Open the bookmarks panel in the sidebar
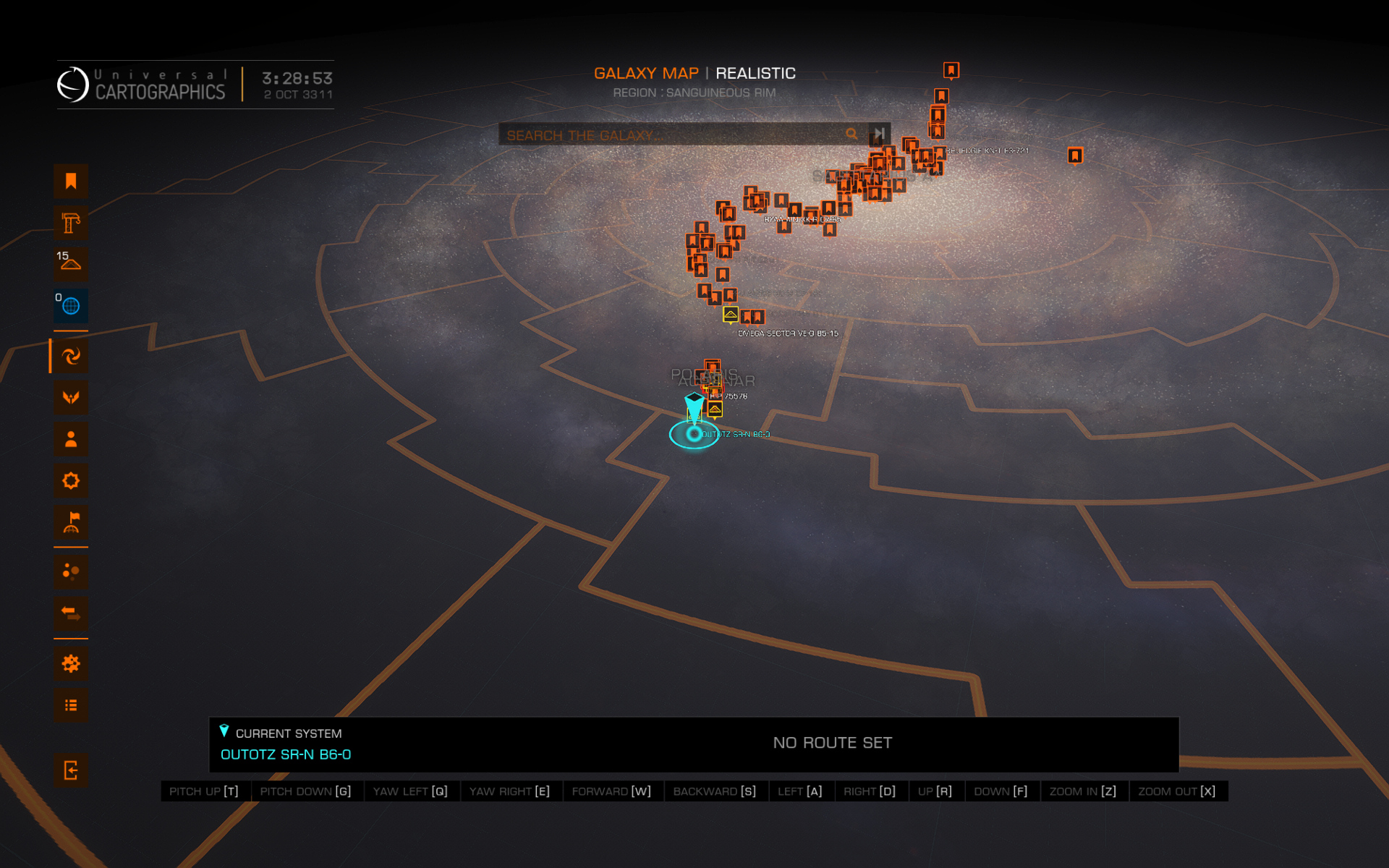Screen dimensions: 1389x868 click(71, 181)
